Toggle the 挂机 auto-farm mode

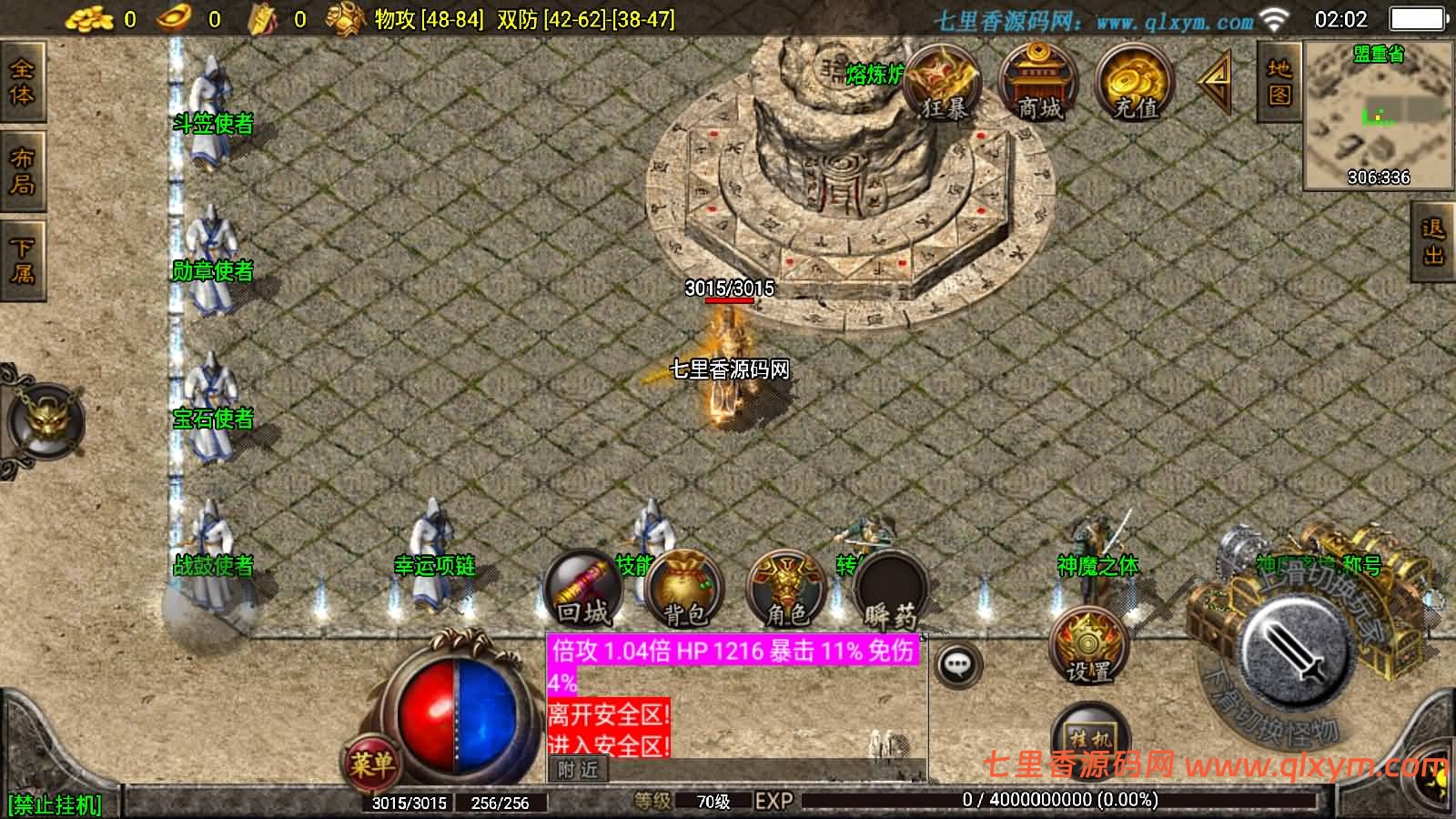1089,737
